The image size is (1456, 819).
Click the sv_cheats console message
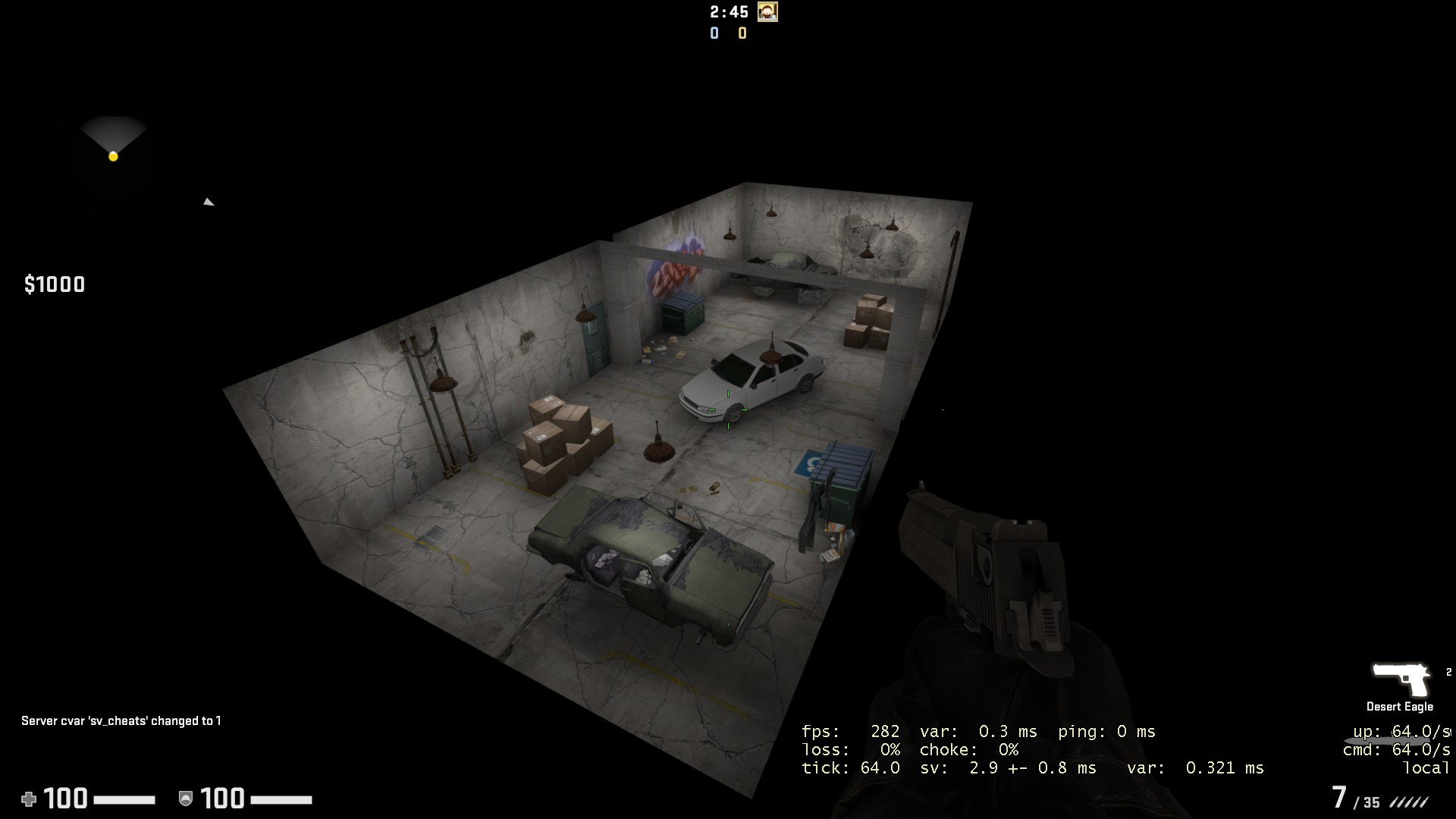120,722
